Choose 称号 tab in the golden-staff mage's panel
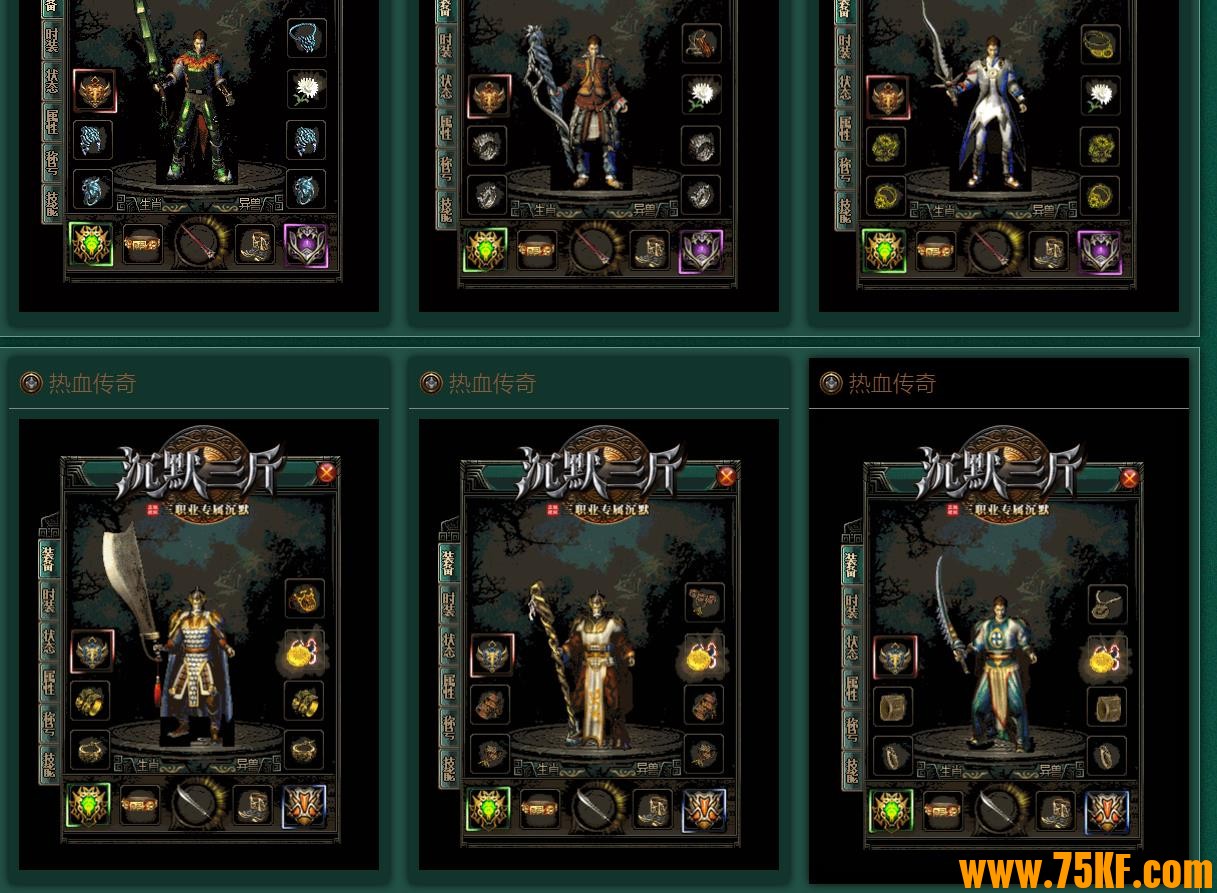1217x893 pixels. tap(449, 728)
